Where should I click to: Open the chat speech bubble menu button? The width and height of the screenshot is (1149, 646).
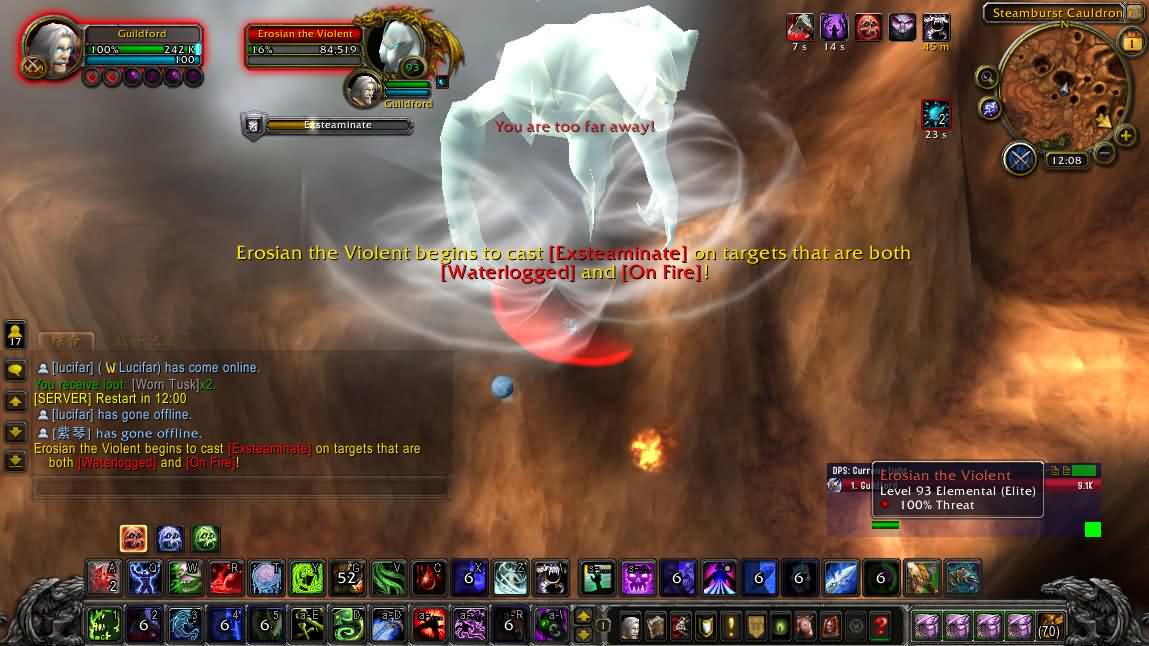15,370
